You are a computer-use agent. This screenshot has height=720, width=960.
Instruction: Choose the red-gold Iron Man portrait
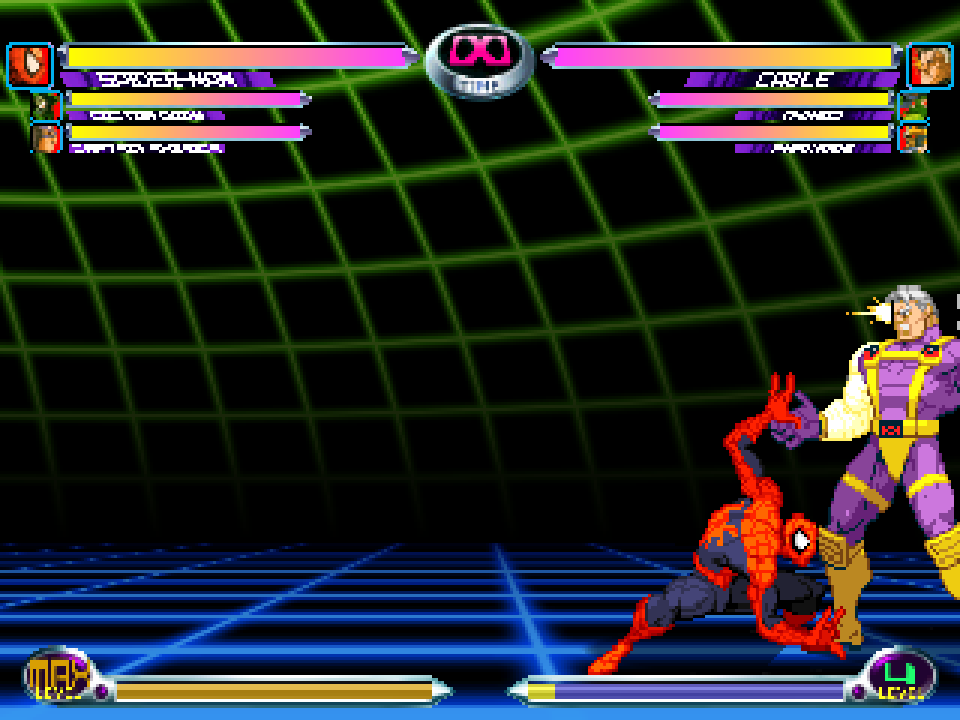point(913,137)
